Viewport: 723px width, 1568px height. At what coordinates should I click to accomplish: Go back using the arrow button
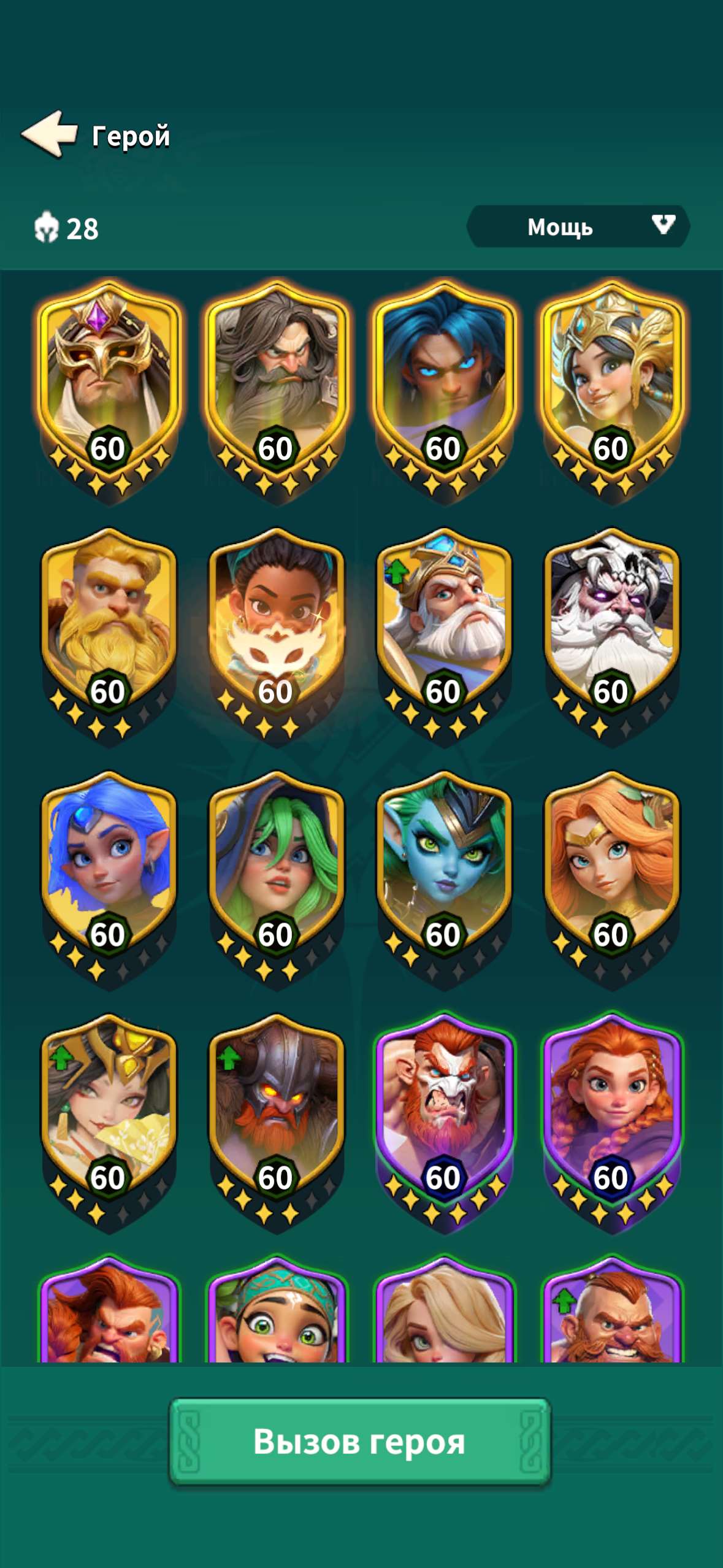[x=49, y=134]
